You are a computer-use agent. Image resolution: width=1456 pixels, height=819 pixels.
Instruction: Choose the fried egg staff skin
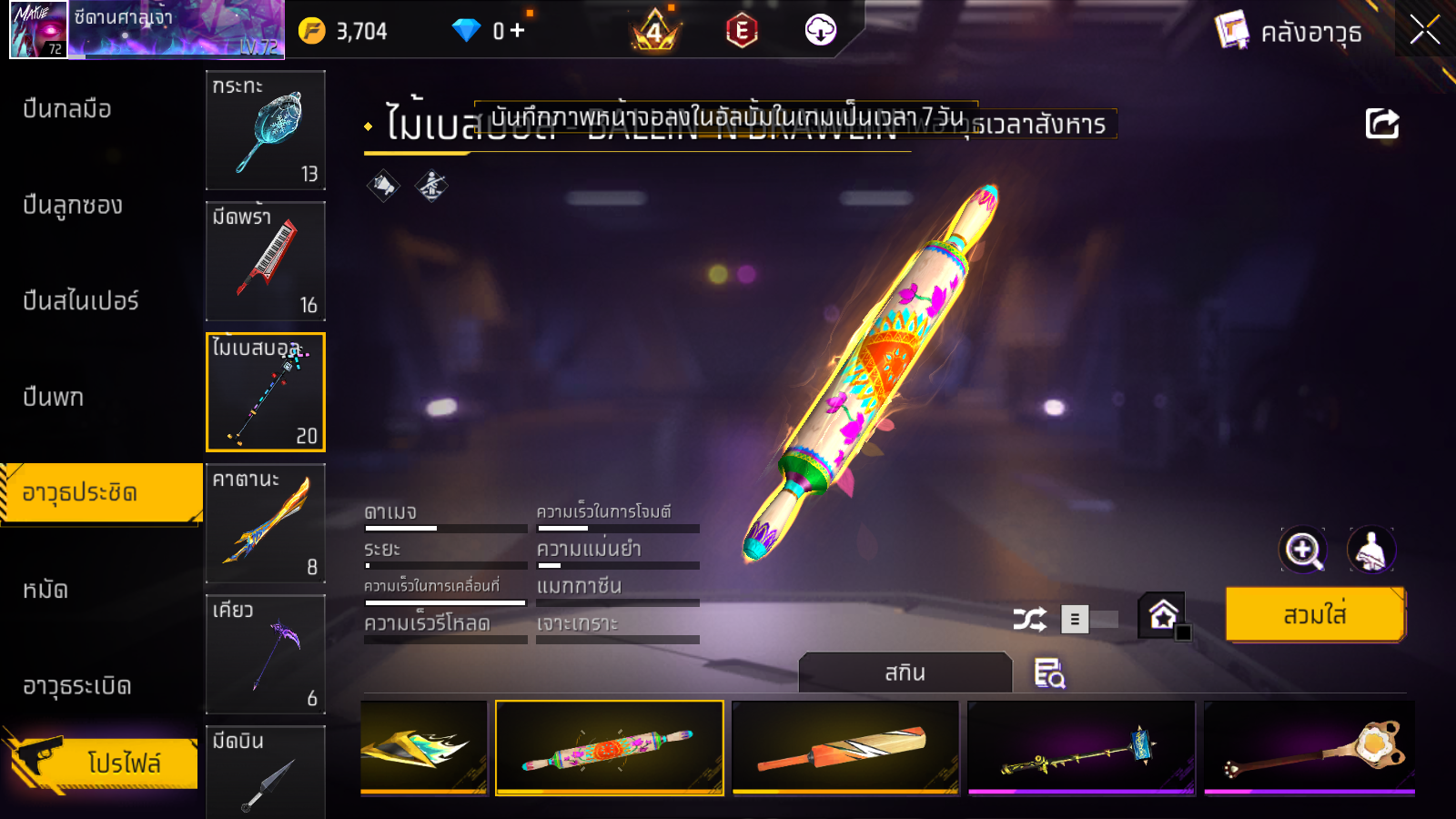coord(1309,747)
